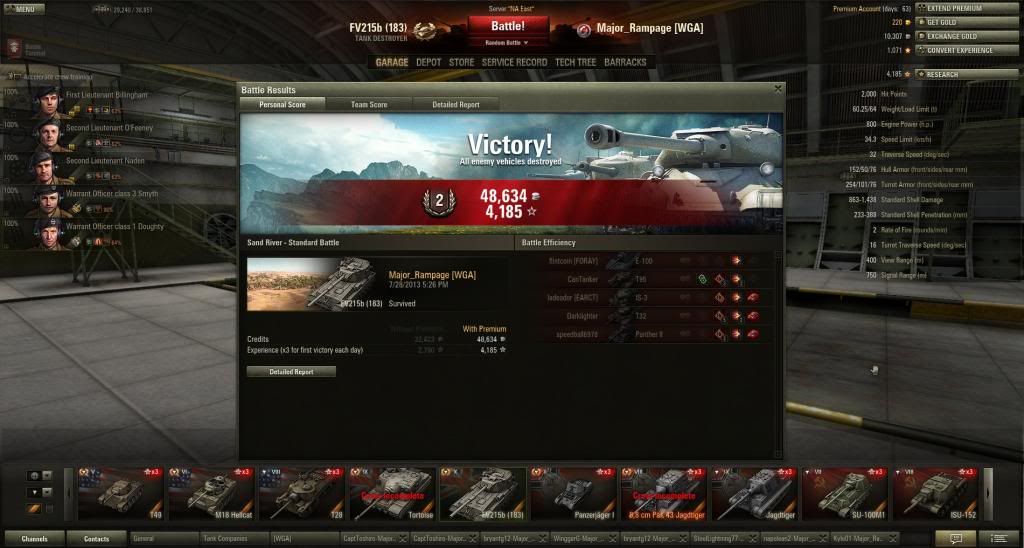Screen dimensions: 1024x548
Task: Switch to the Team Score tab
Action: tap(369, 104)
